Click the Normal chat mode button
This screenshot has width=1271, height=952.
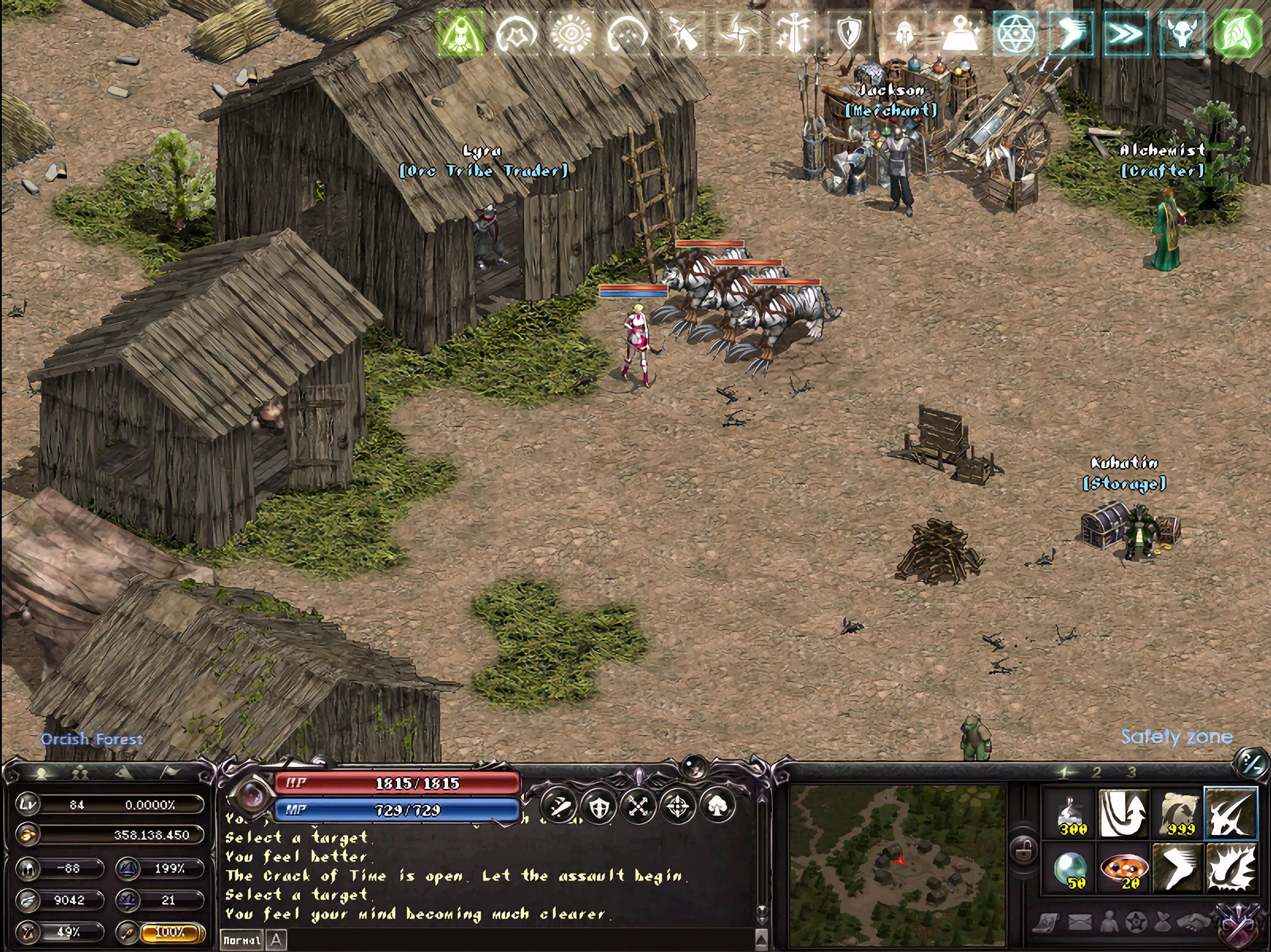(242, 941)
